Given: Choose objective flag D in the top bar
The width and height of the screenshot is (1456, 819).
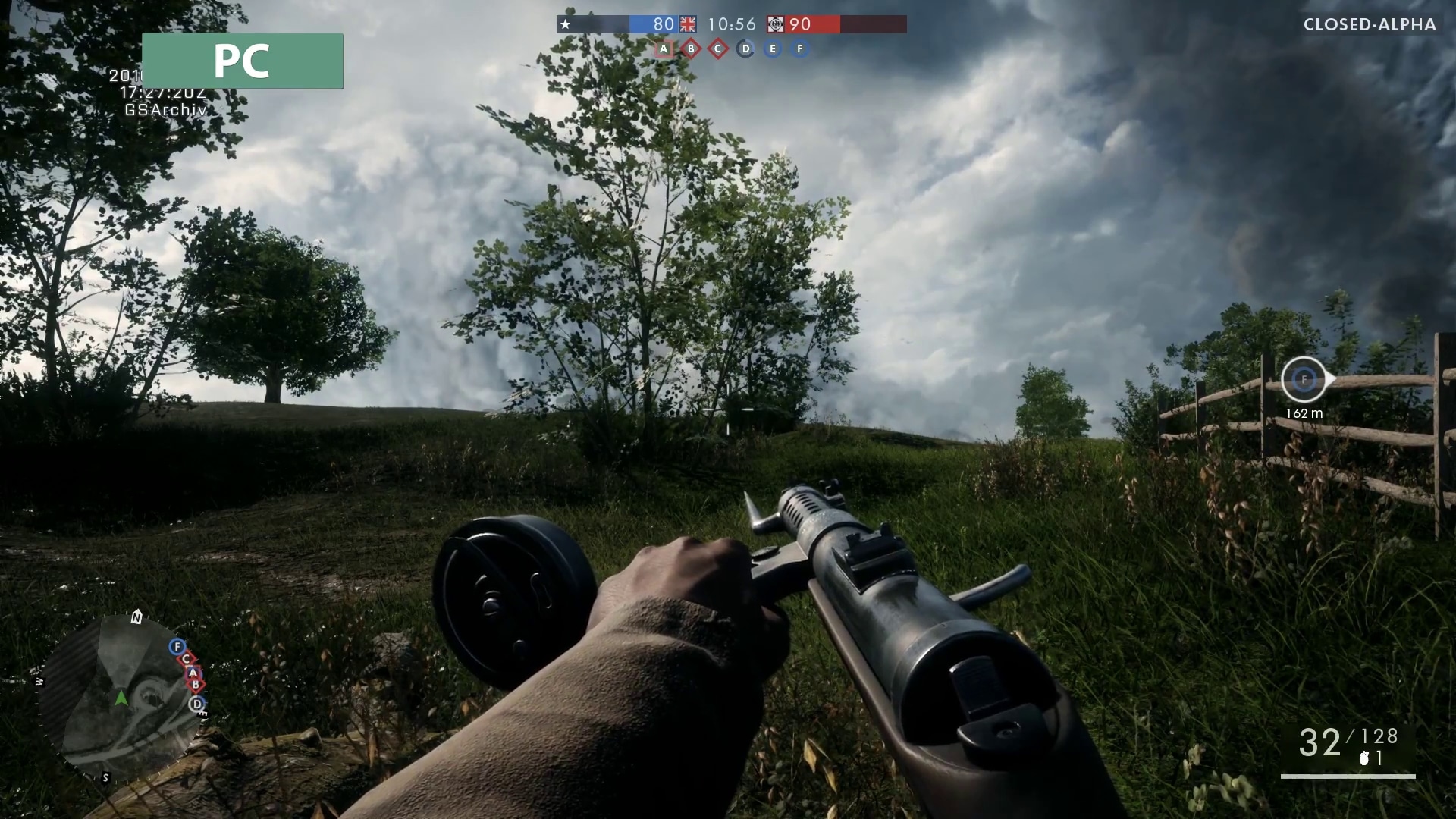Looking at the screenshot, I should 745,49.
